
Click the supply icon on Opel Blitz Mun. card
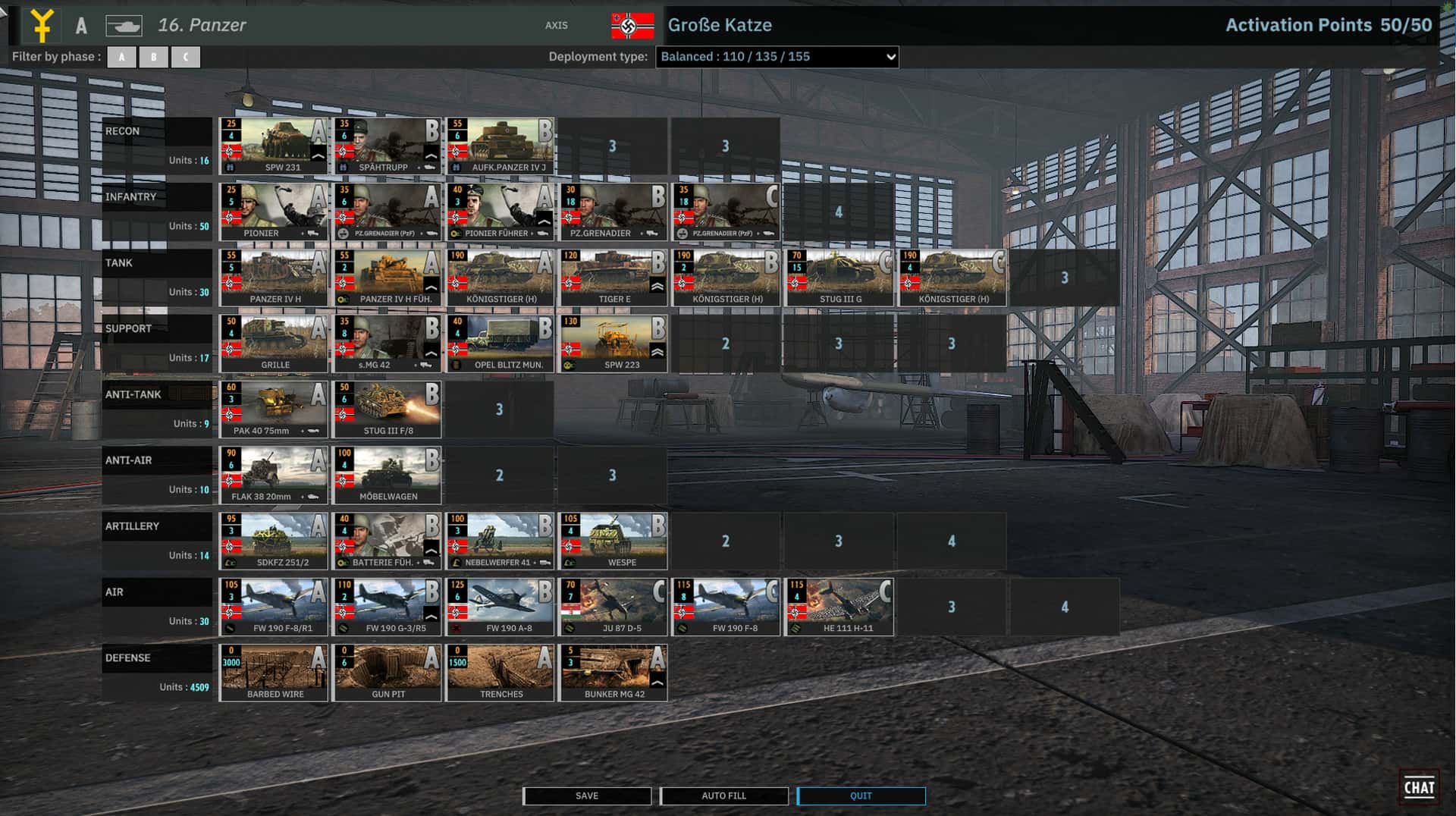click(456, 365)
